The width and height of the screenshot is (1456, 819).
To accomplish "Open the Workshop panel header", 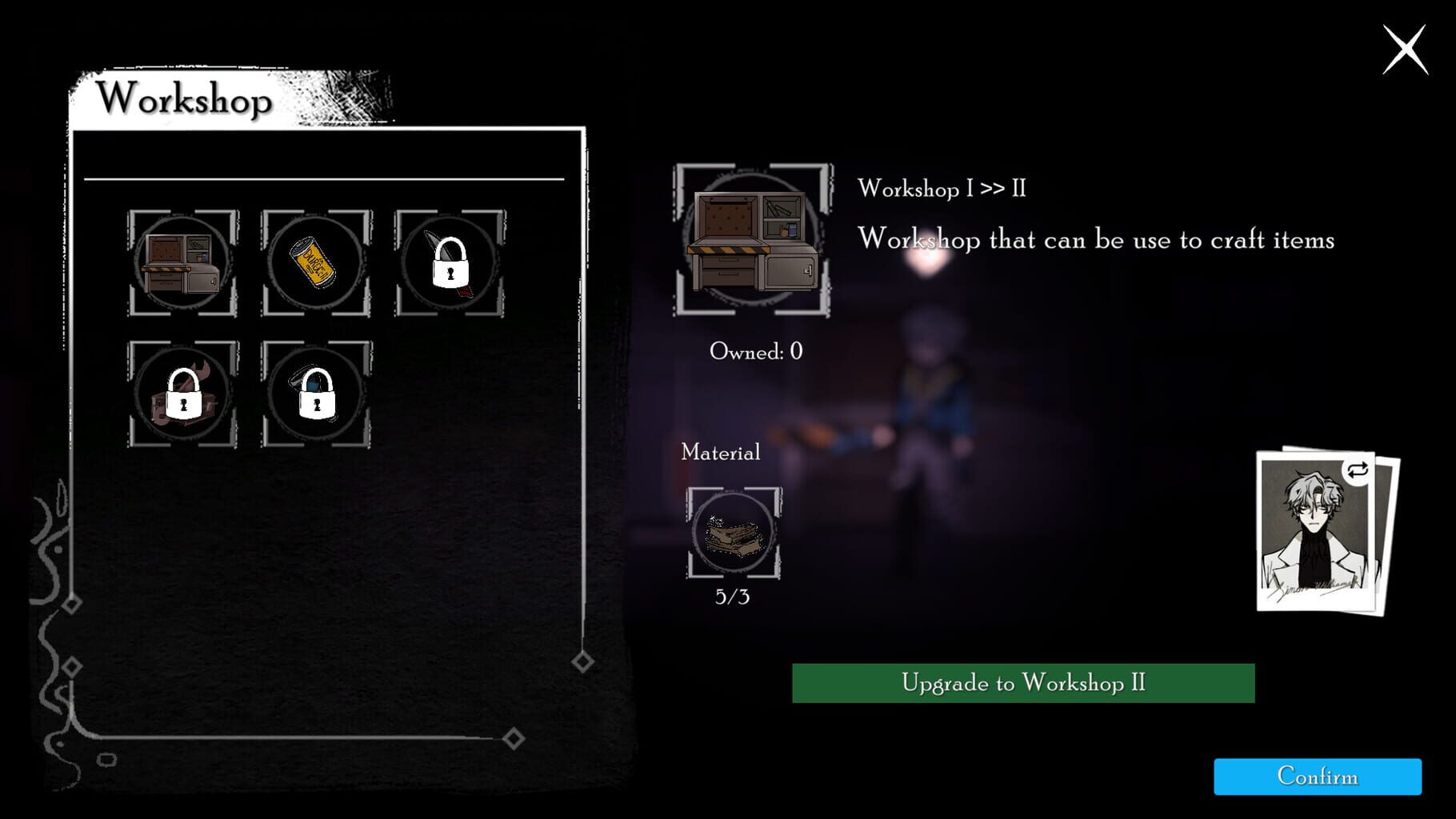I will [186, 99].
